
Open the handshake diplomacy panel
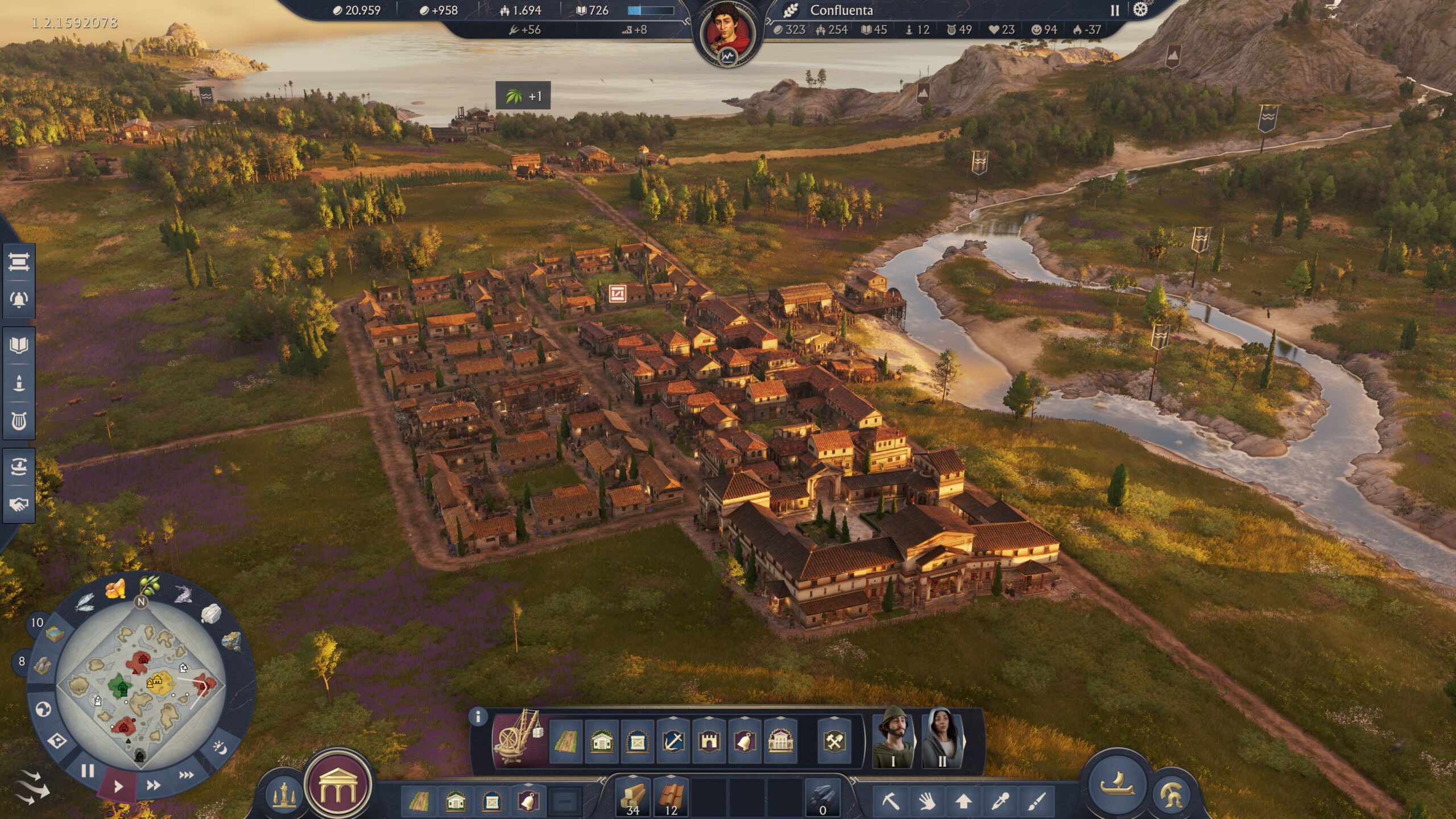coord(19,504)
